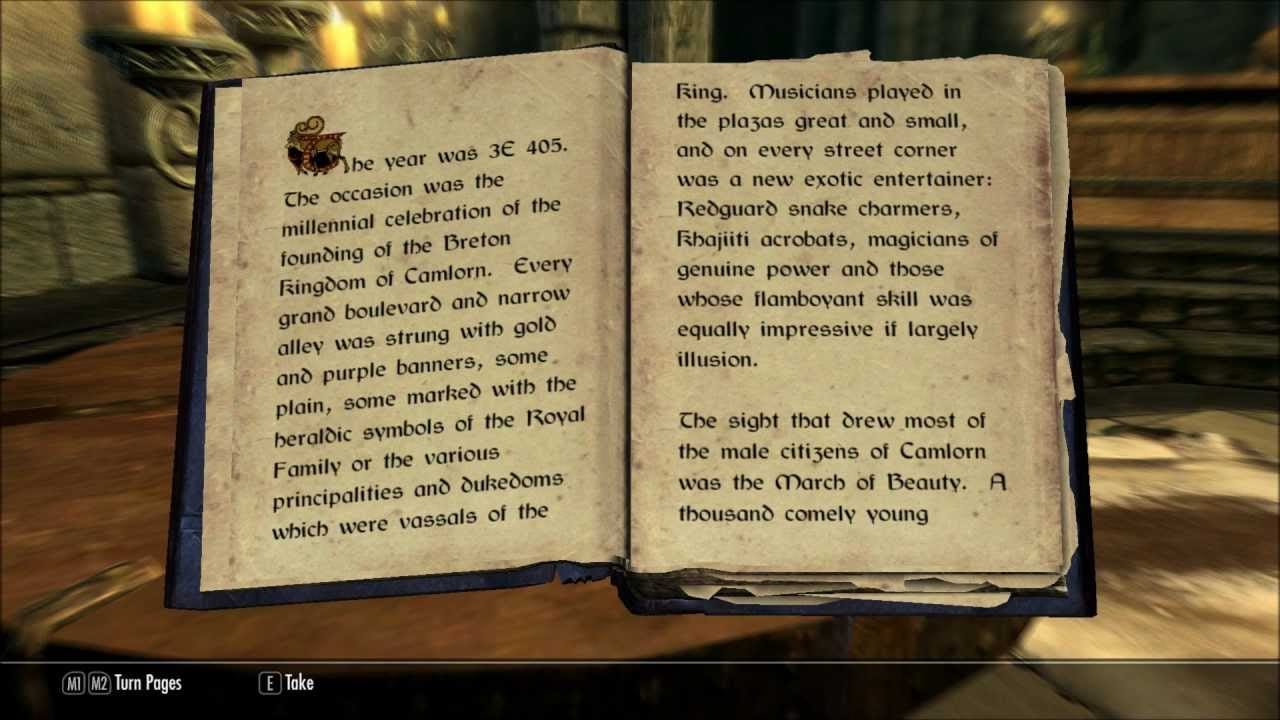1280x720 pixels.
Task: Click the Turn Pages label
Action: click(148, 683)
